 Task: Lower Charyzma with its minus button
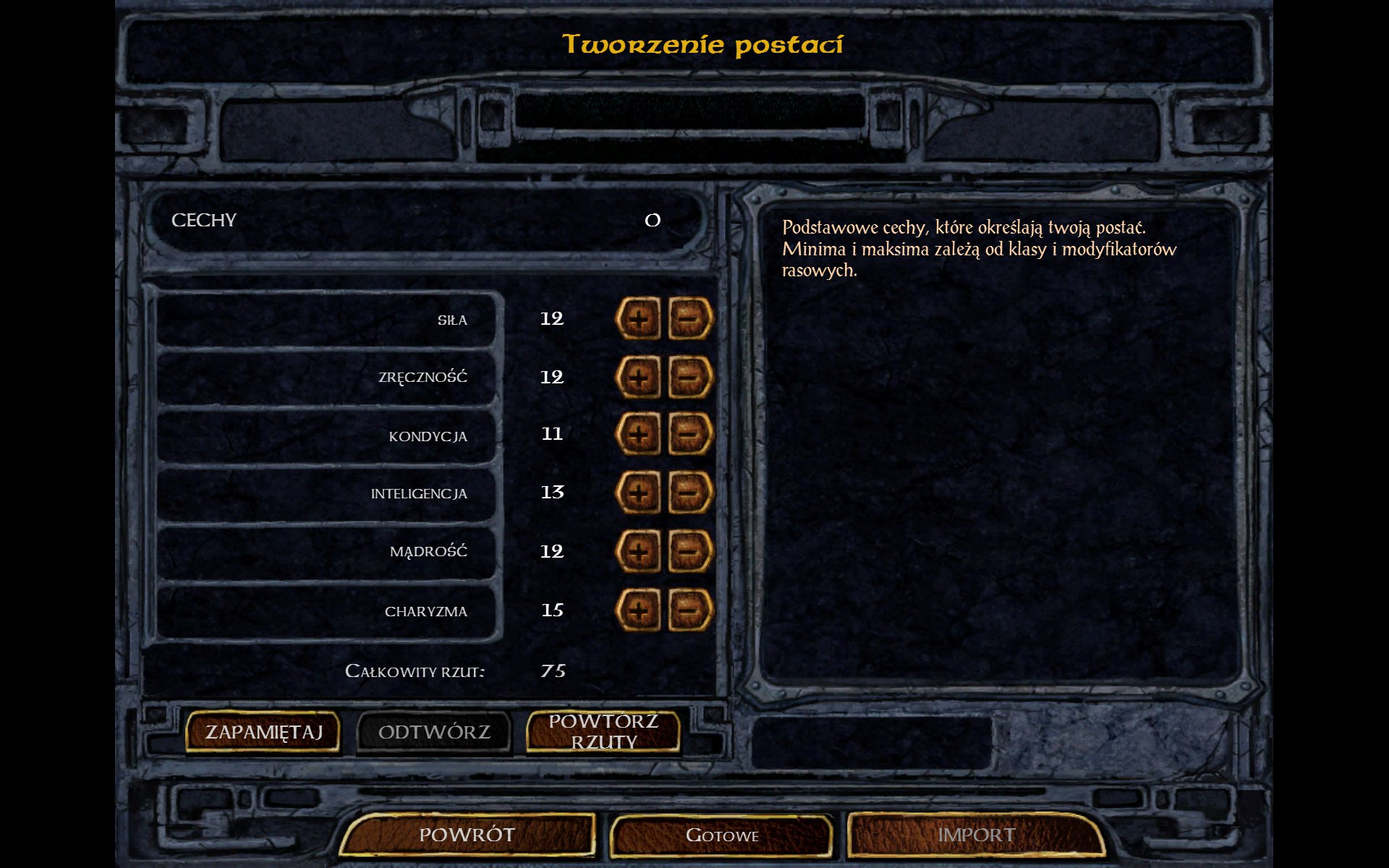coord(689,610)
